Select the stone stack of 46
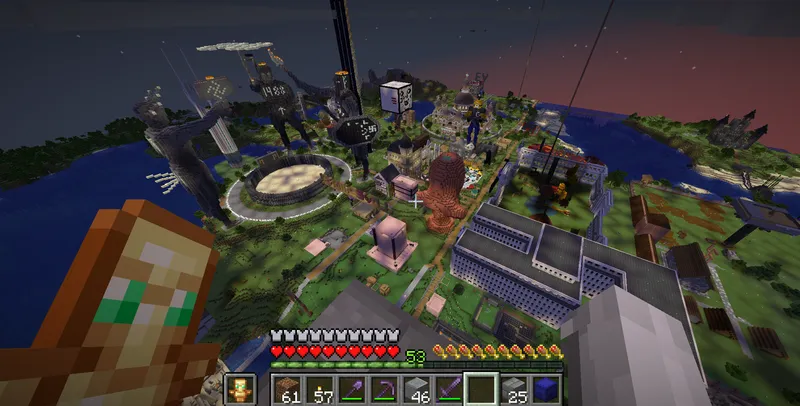Image resolution: width=800 pixels, height=406 pixels. pos(417,389)
